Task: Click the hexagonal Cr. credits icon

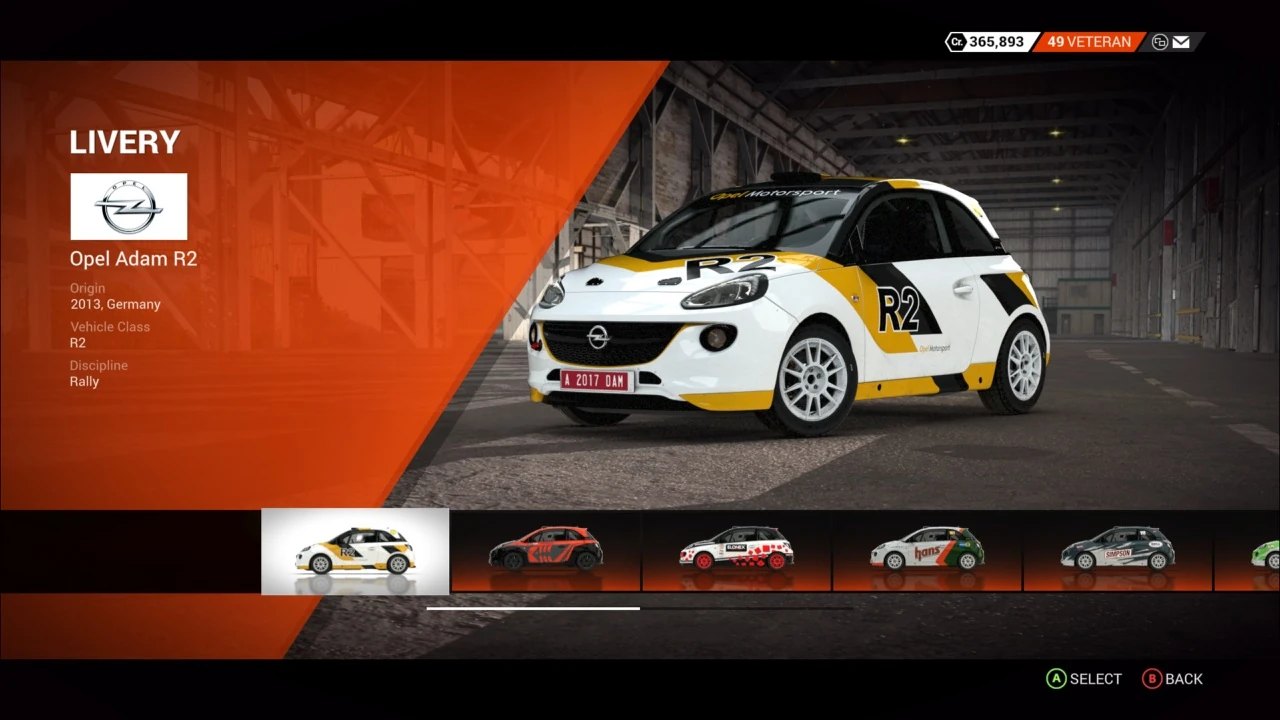Action: tap(957, 42)
